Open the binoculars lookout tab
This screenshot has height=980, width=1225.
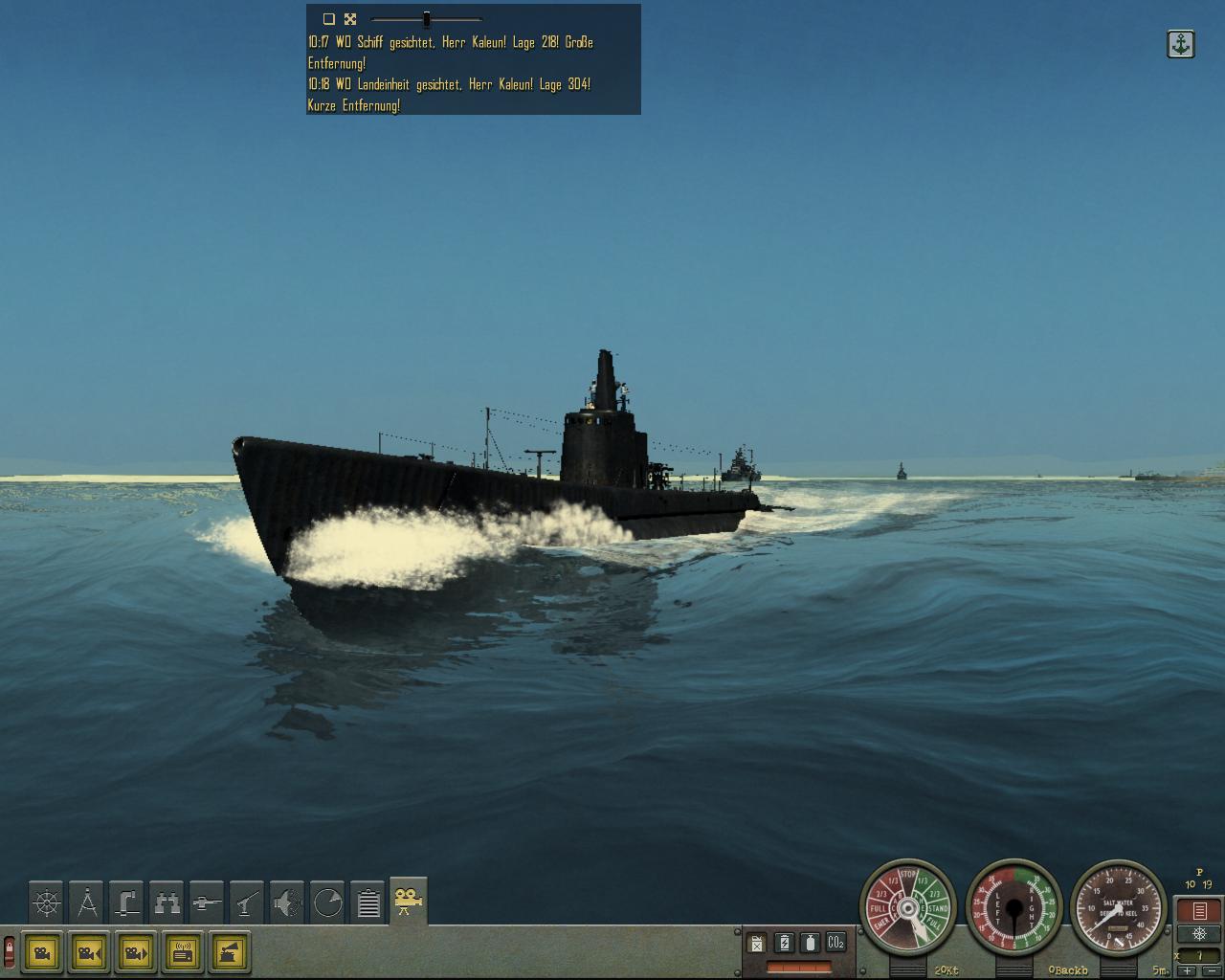[167, 902]
